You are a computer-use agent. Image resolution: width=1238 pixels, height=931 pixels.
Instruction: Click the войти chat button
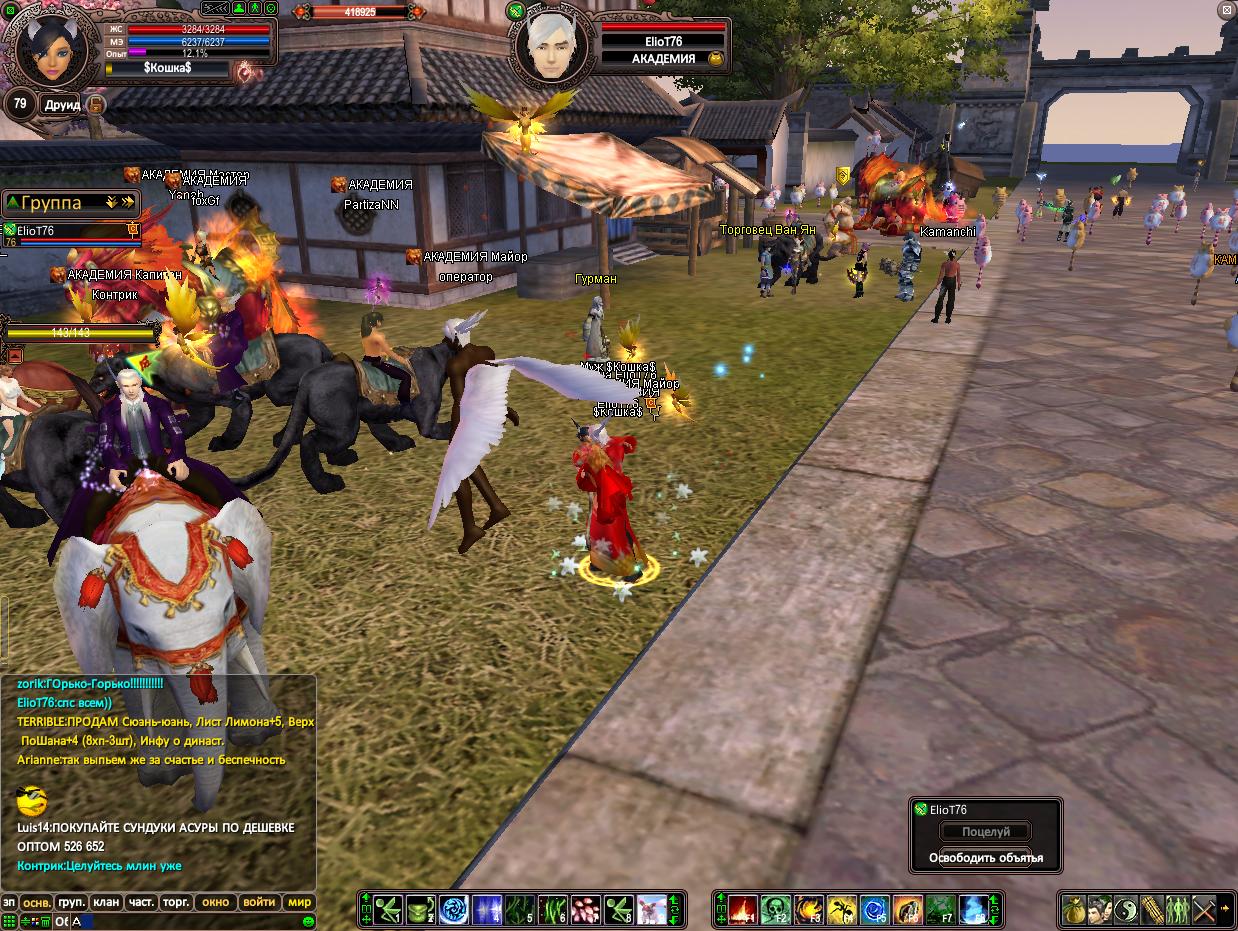(259, 902)
